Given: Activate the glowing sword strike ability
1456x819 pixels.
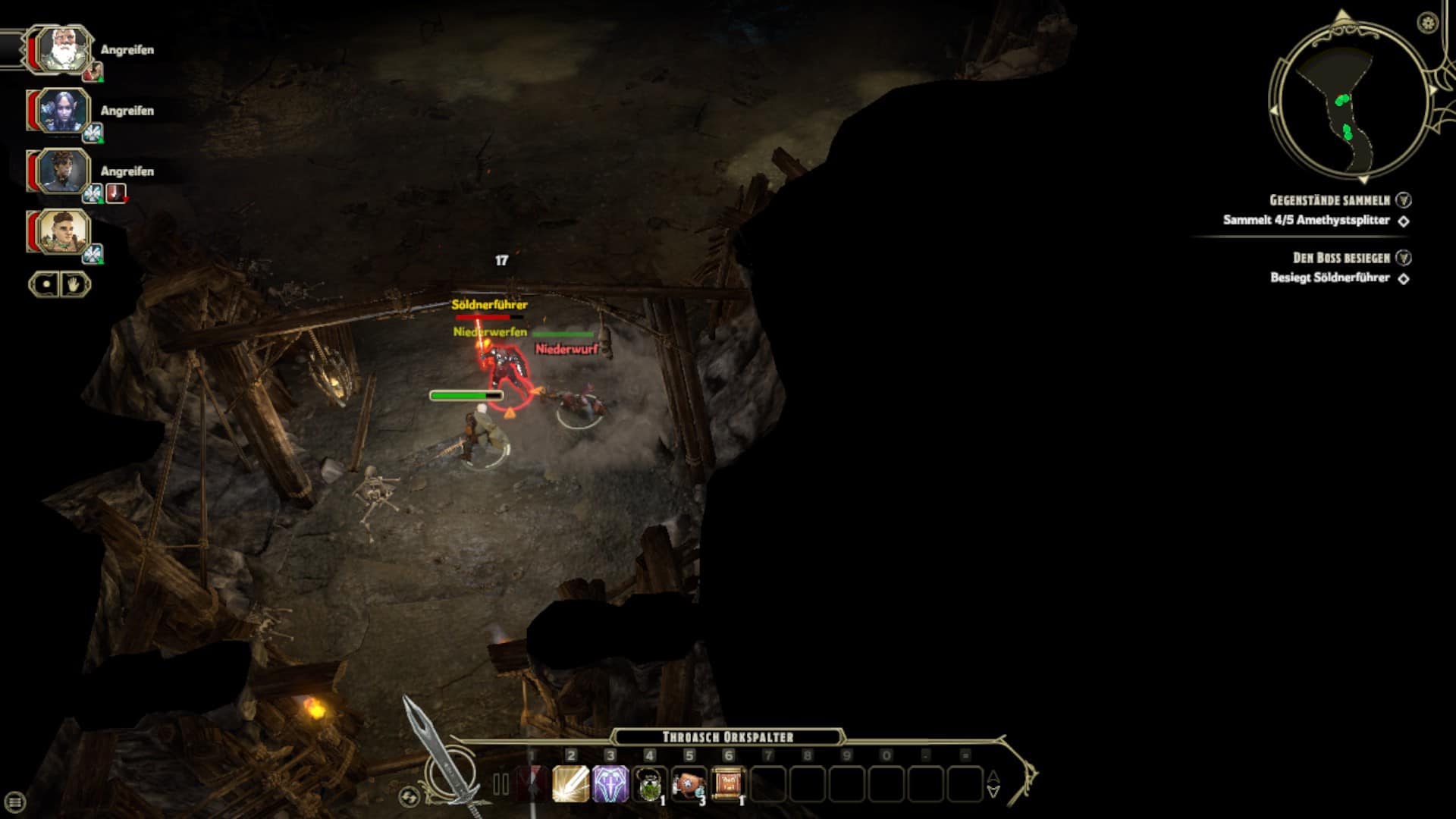Looking at the screenshot, I should tap(571, 784).
